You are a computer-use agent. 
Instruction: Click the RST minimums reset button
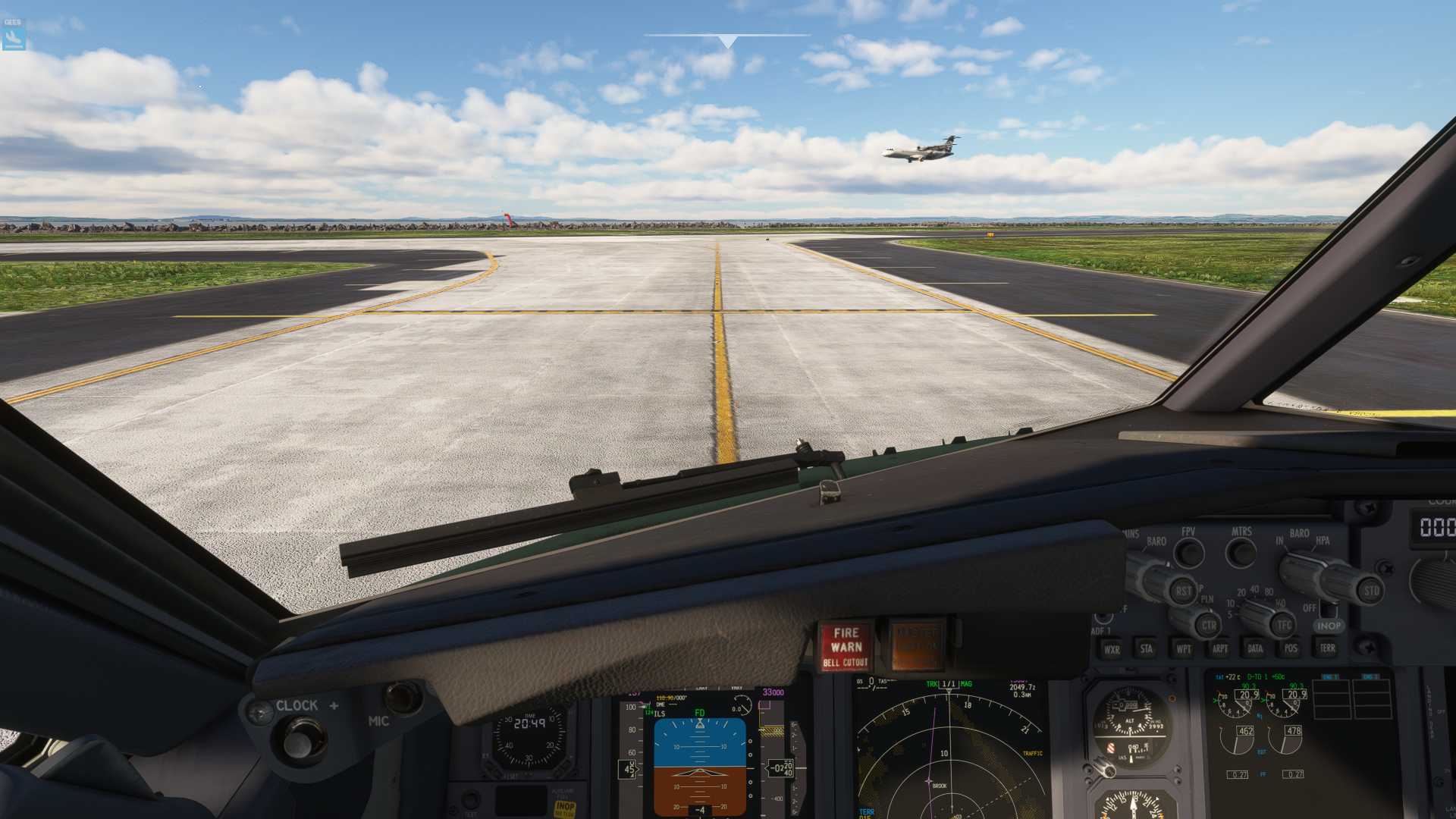click(1183, 590)
